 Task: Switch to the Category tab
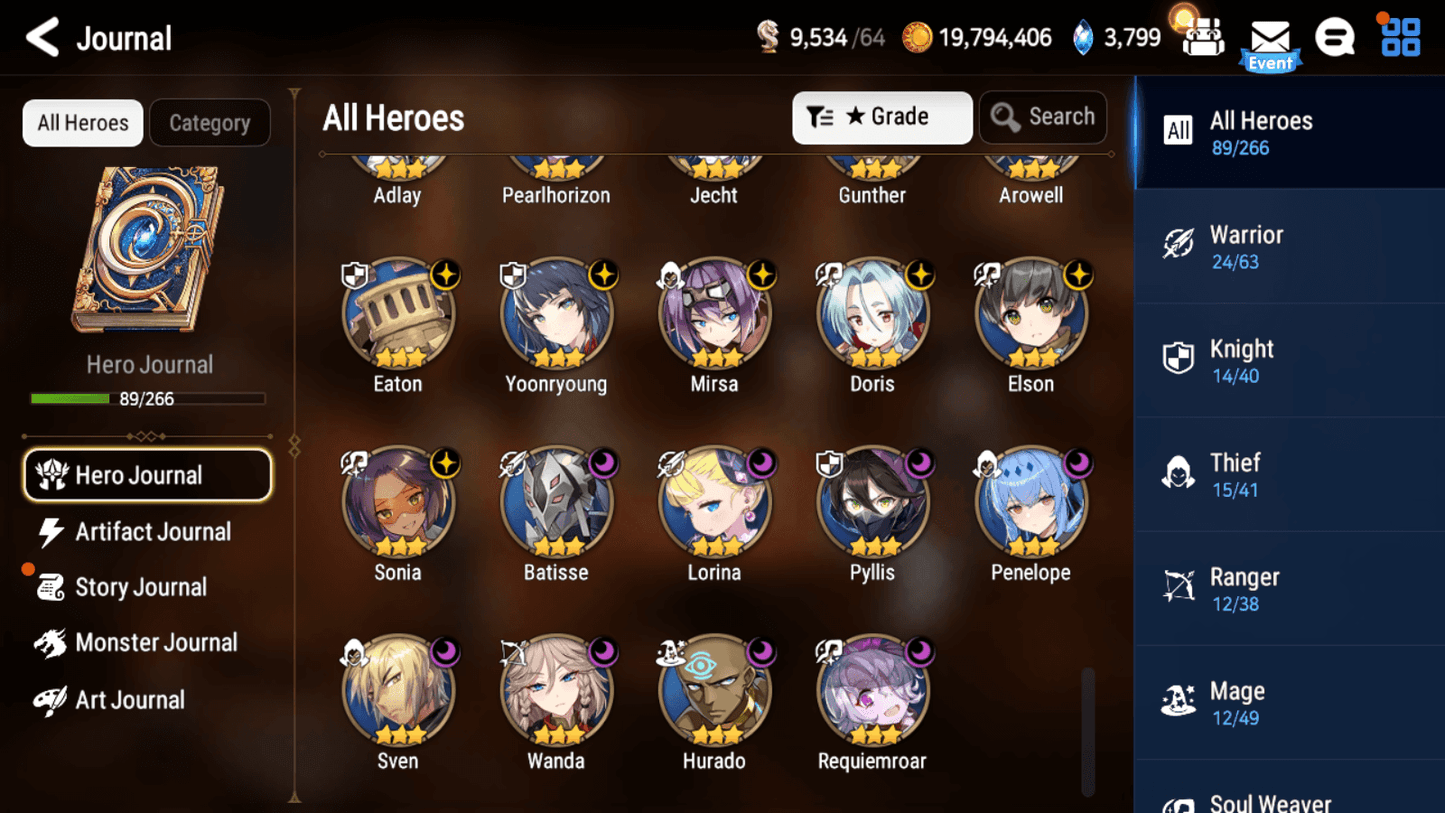(209, 123)
